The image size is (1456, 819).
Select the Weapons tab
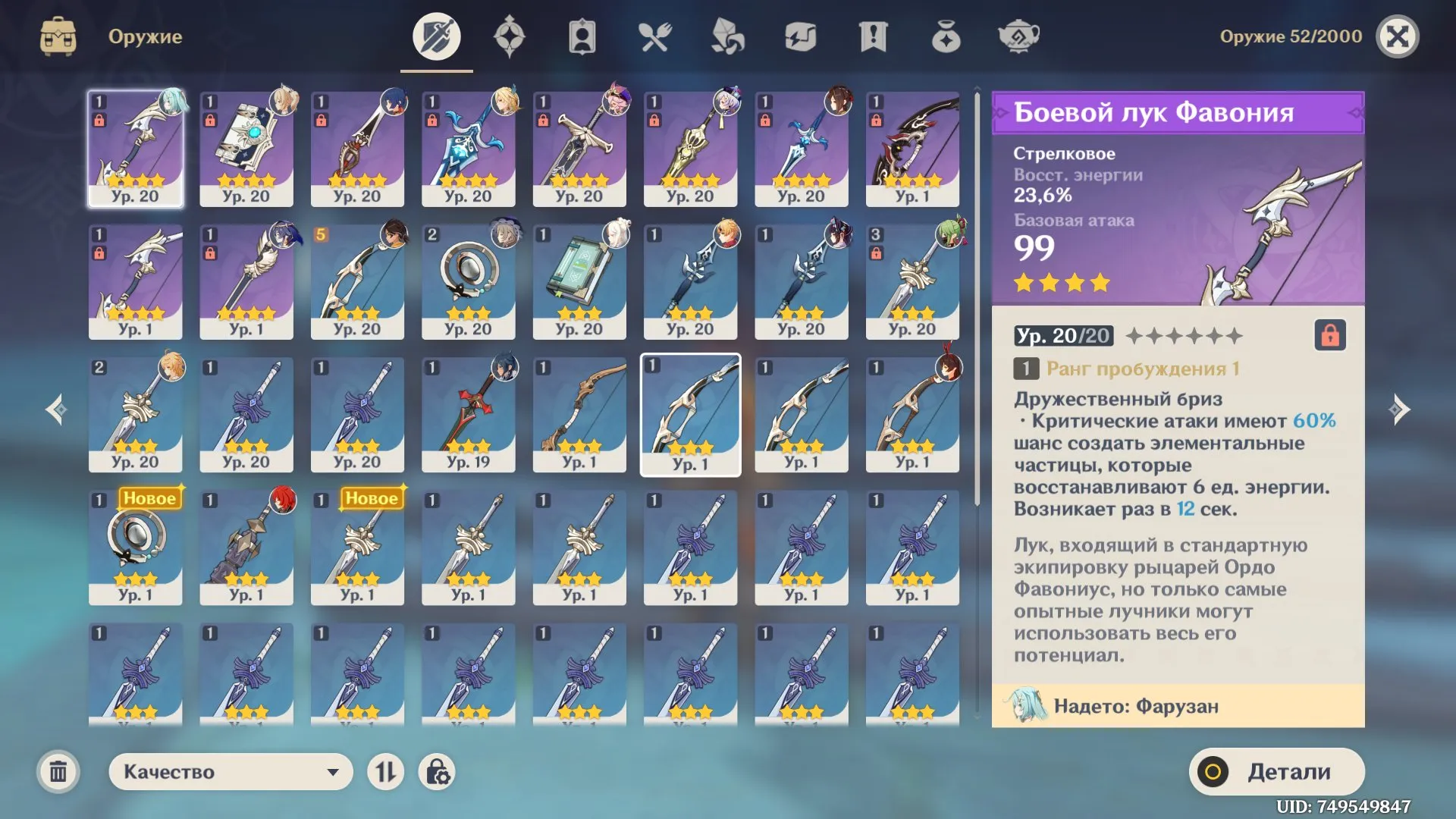[435, 36]
